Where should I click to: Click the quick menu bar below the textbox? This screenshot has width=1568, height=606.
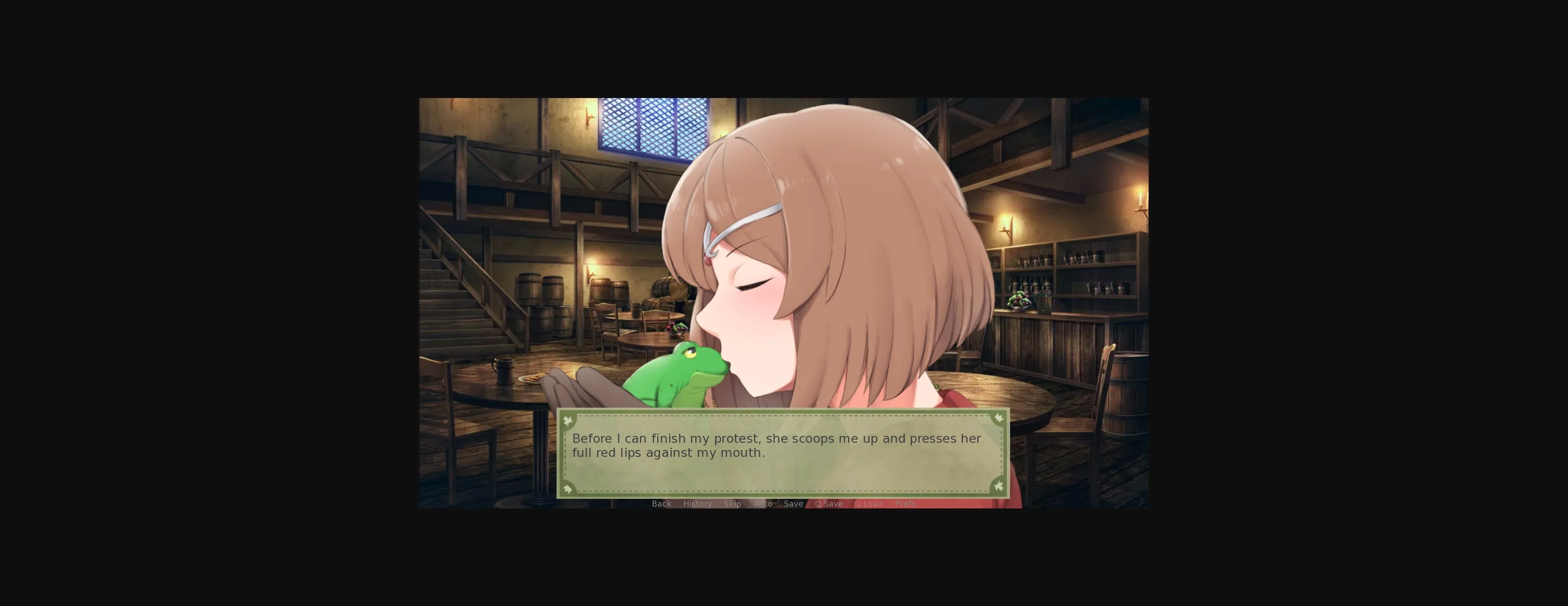point(783,504)
